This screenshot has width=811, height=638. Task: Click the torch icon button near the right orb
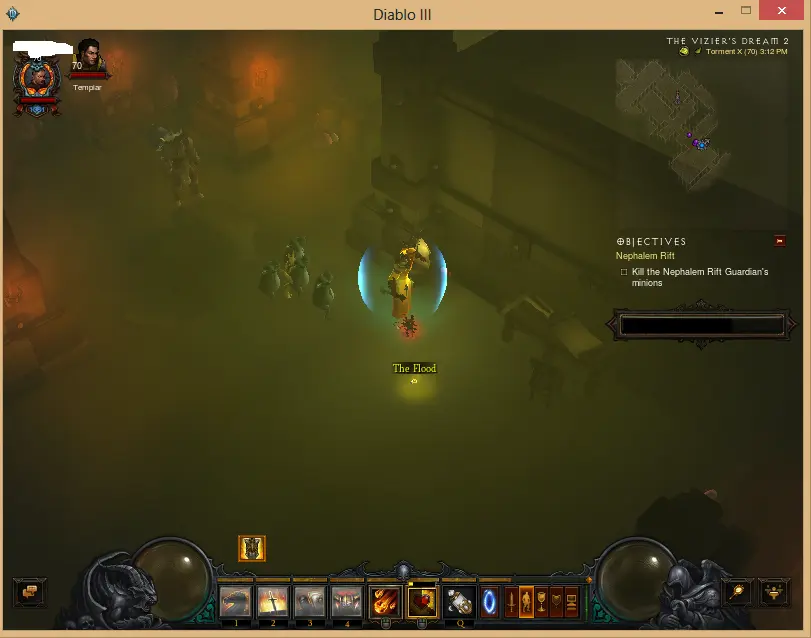[738, 591]
